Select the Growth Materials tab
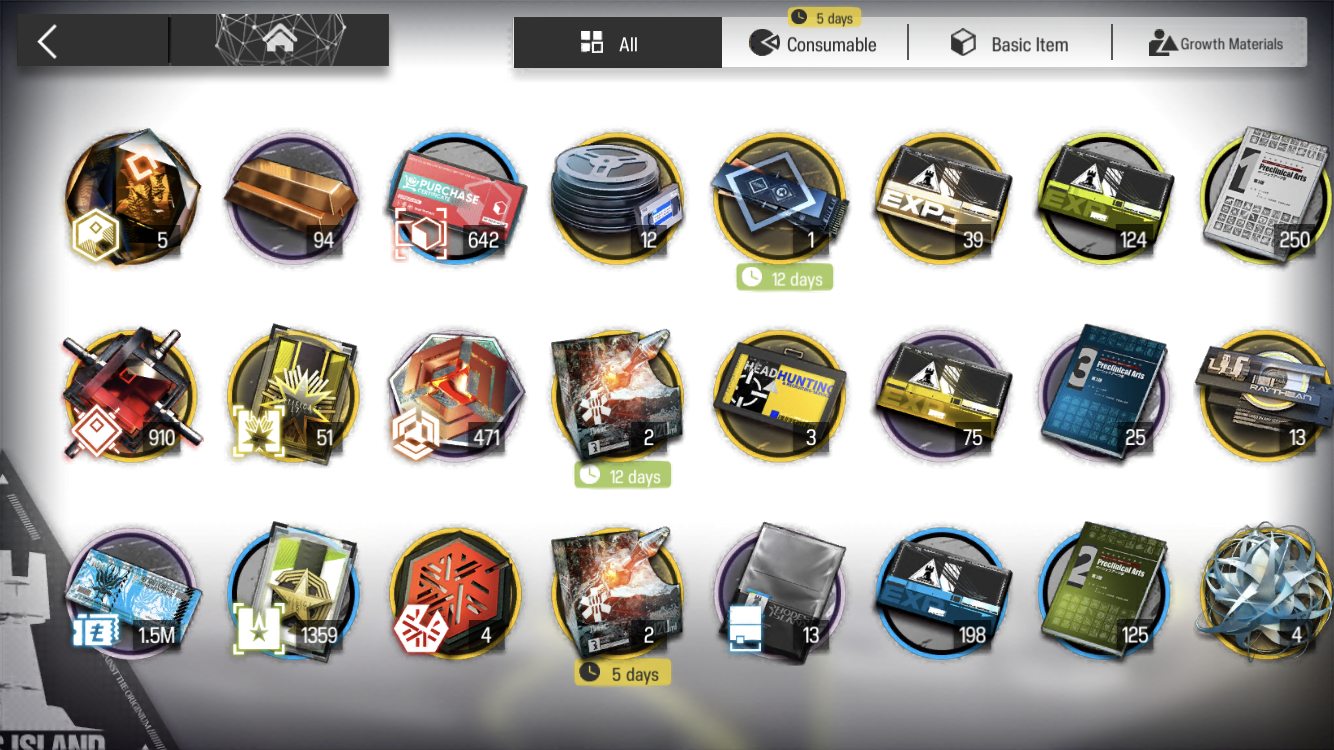 point(1214,44)
